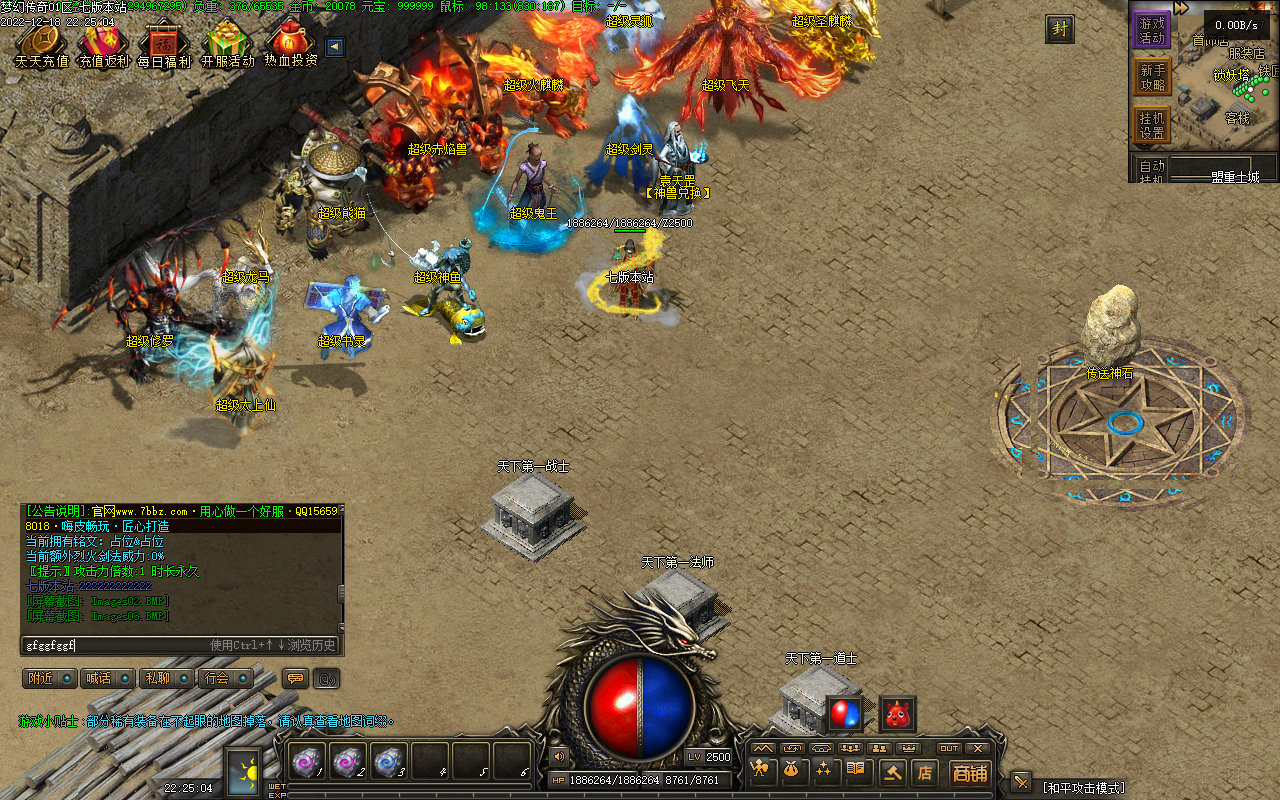Click the OUT logout button

coord(948,748)
